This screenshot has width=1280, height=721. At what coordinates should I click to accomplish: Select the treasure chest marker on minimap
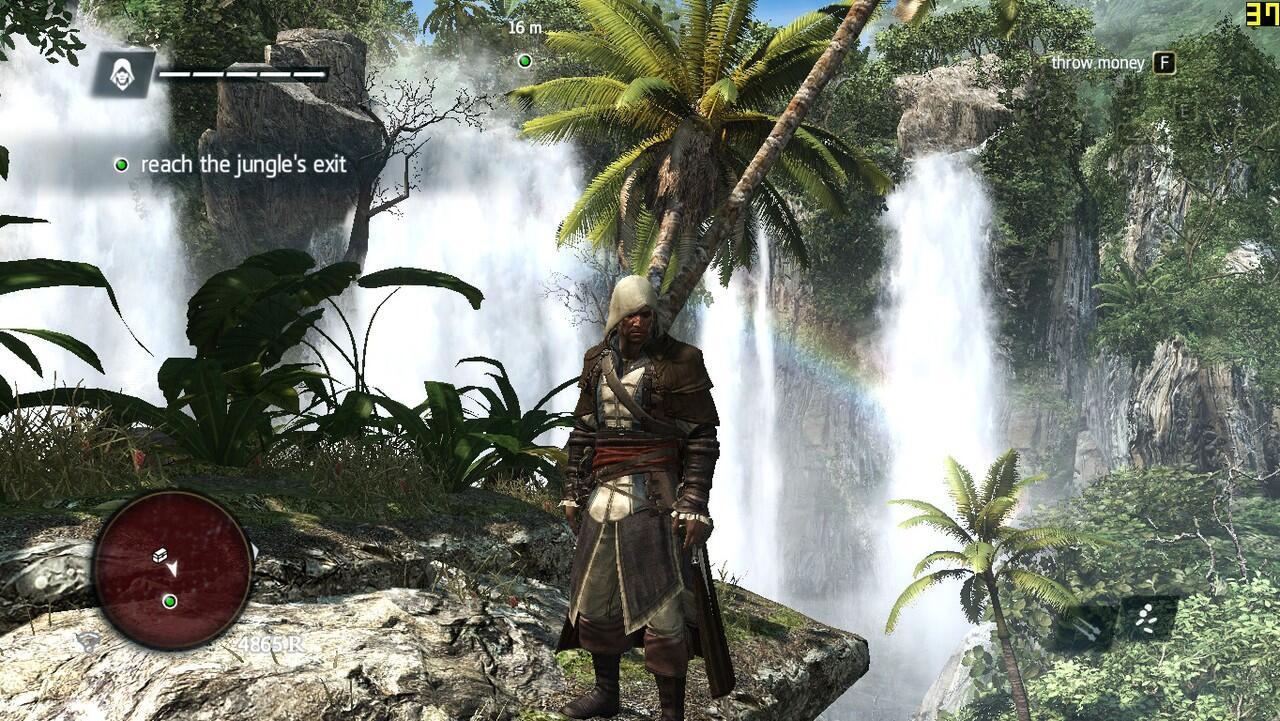(x=160, y=555)
